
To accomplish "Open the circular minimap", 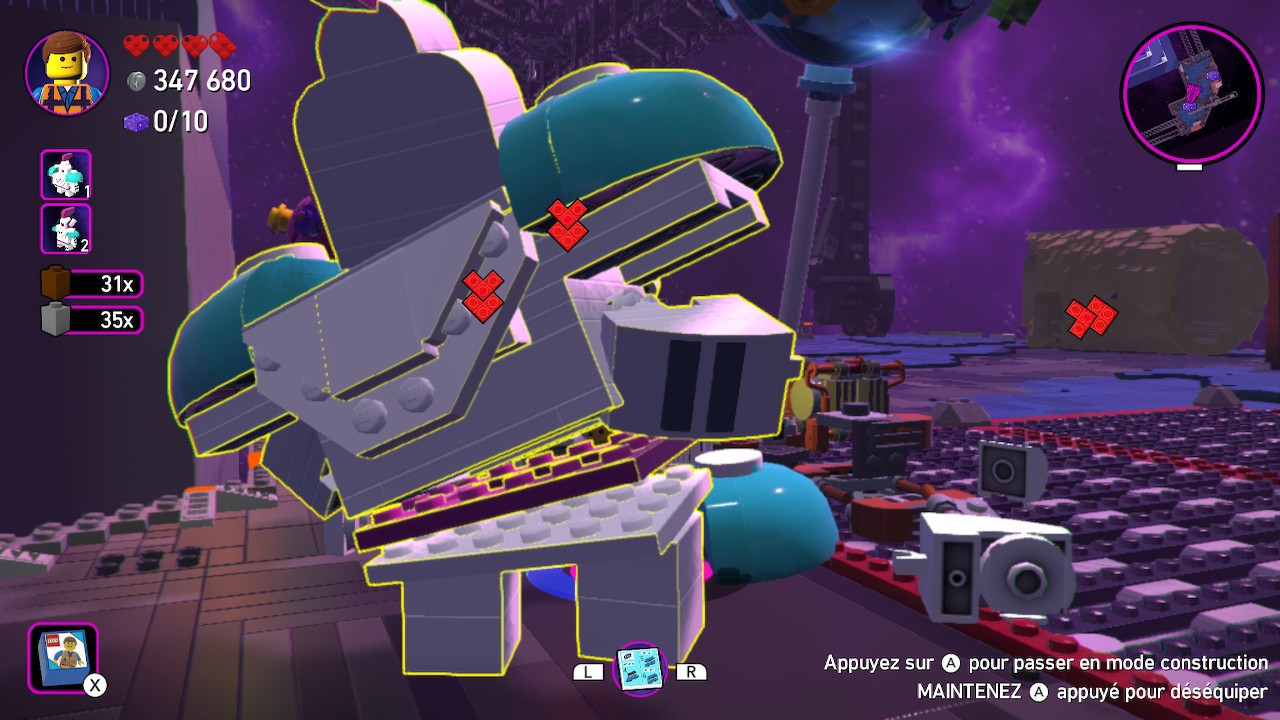I will 1191,93.
